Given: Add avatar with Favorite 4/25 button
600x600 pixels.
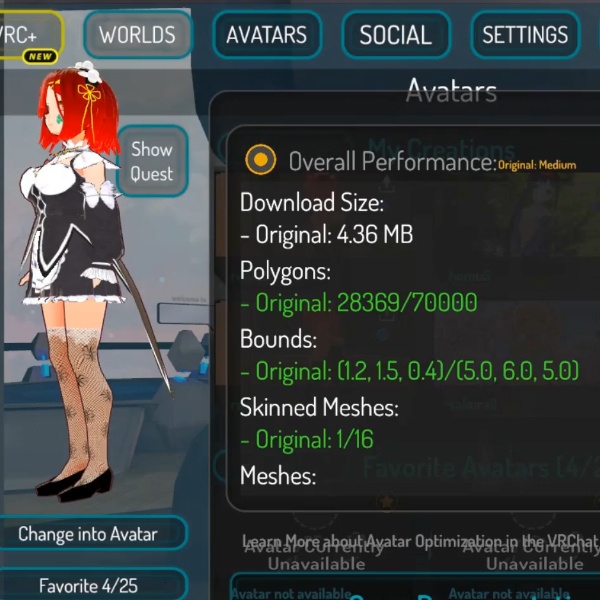Looking at the screenshot, I should 88,585.
